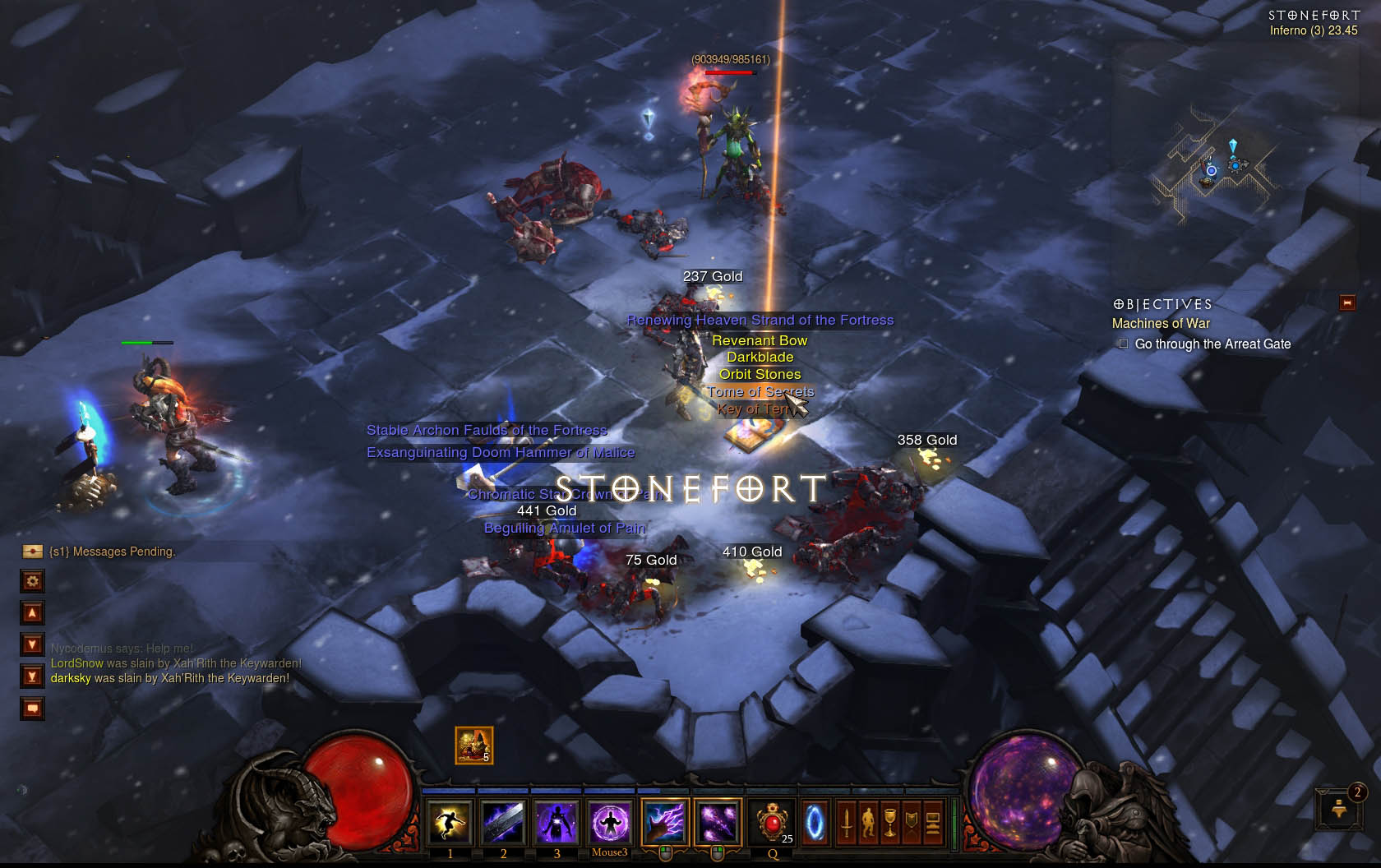Image resolution: width=1381 pixels, height=868 pixels.
Task: Select the purple orbs right-mouse skill
Action: 718,822
